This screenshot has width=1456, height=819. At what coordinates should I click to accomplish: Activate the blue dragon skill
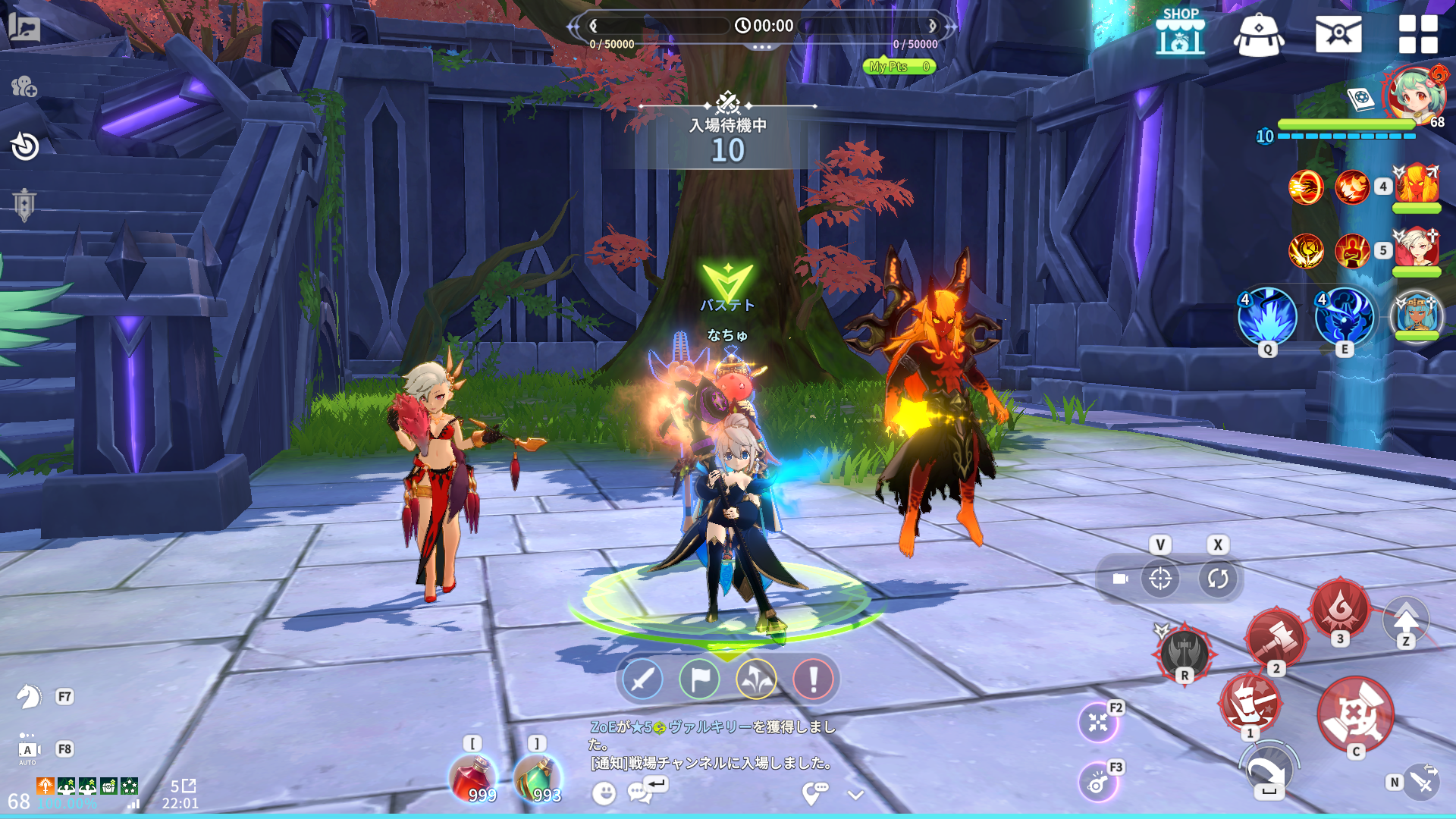(1344, 316)
